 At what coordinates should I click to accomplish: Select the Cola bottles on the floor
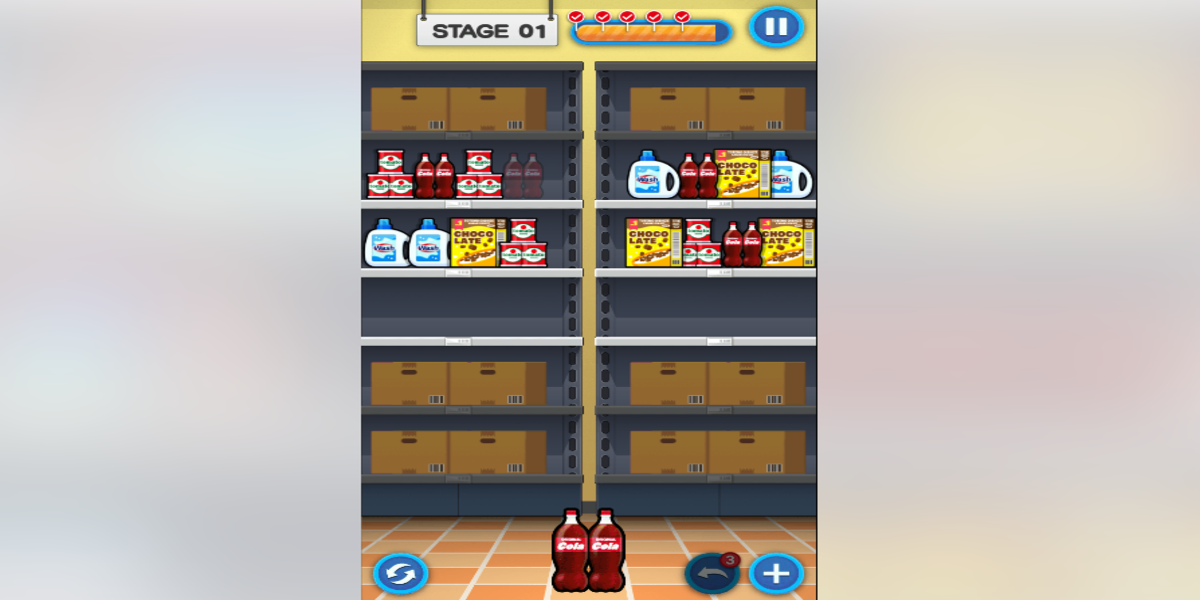pos(588,550)
